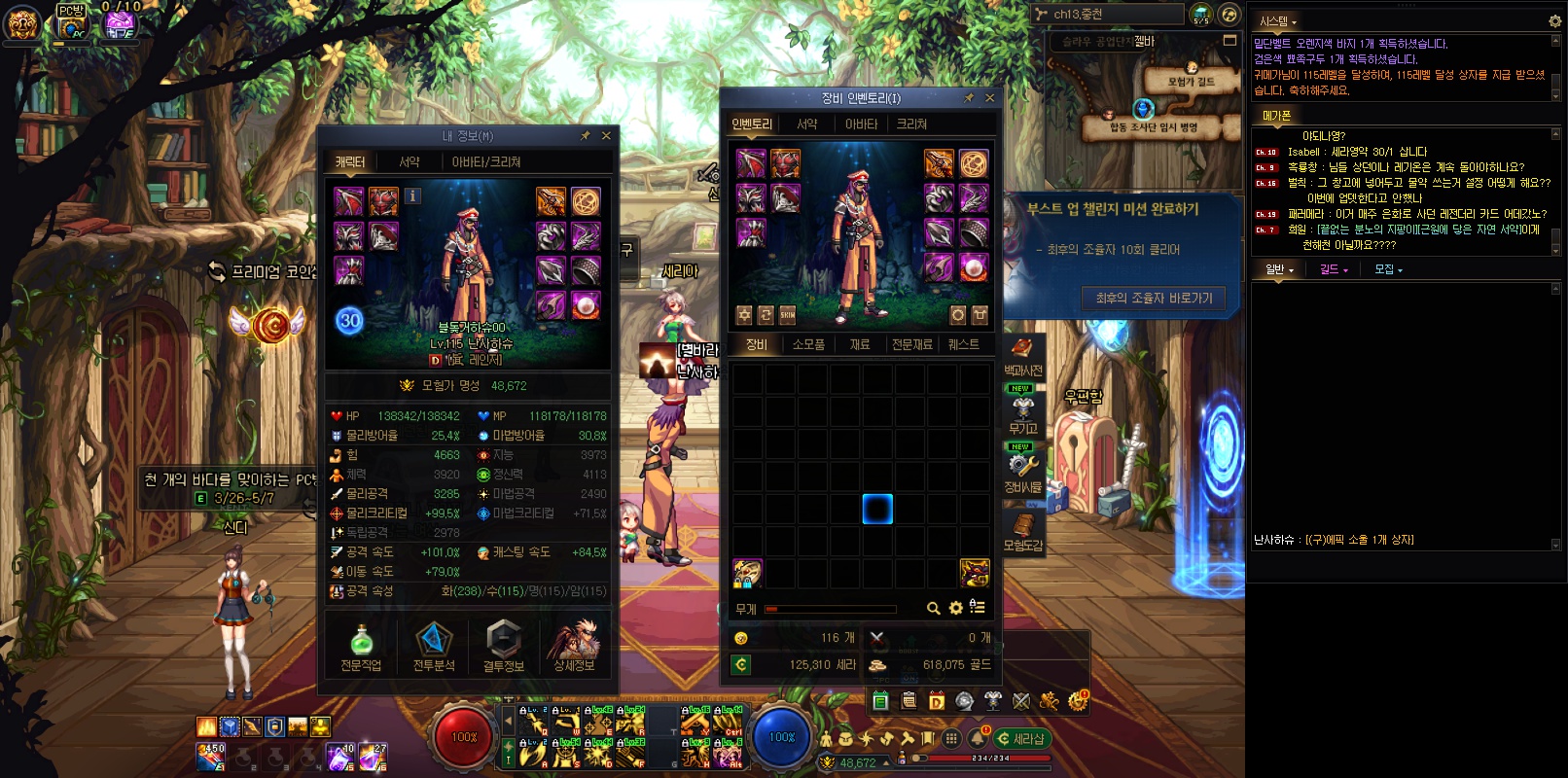1568x778 pixels.
Task: Open the 백과사전 encyclopedia side button
Action: (1022, 355)
